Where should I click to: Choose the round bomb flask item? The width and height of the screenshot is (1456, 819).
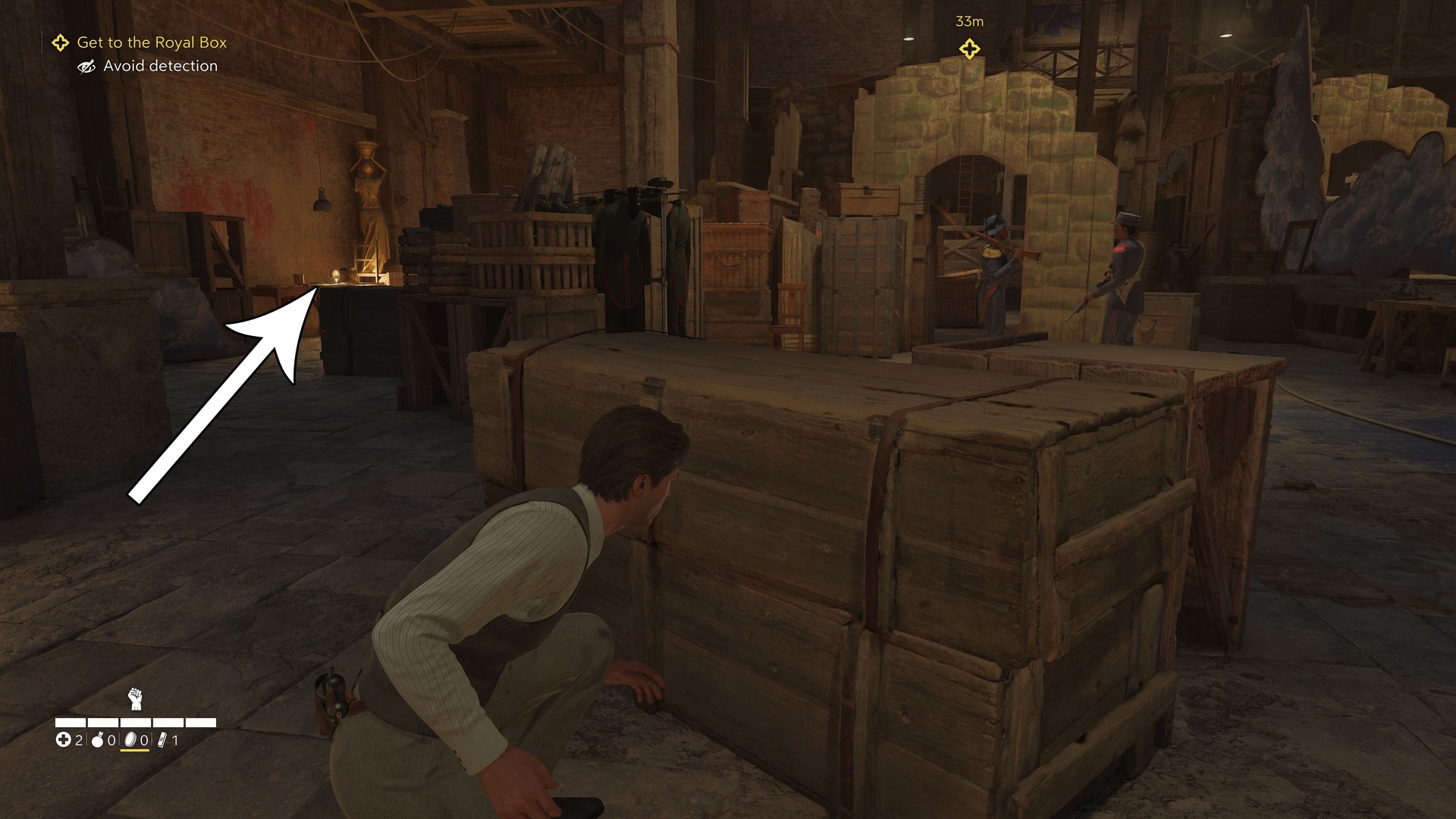click(97, 740)
